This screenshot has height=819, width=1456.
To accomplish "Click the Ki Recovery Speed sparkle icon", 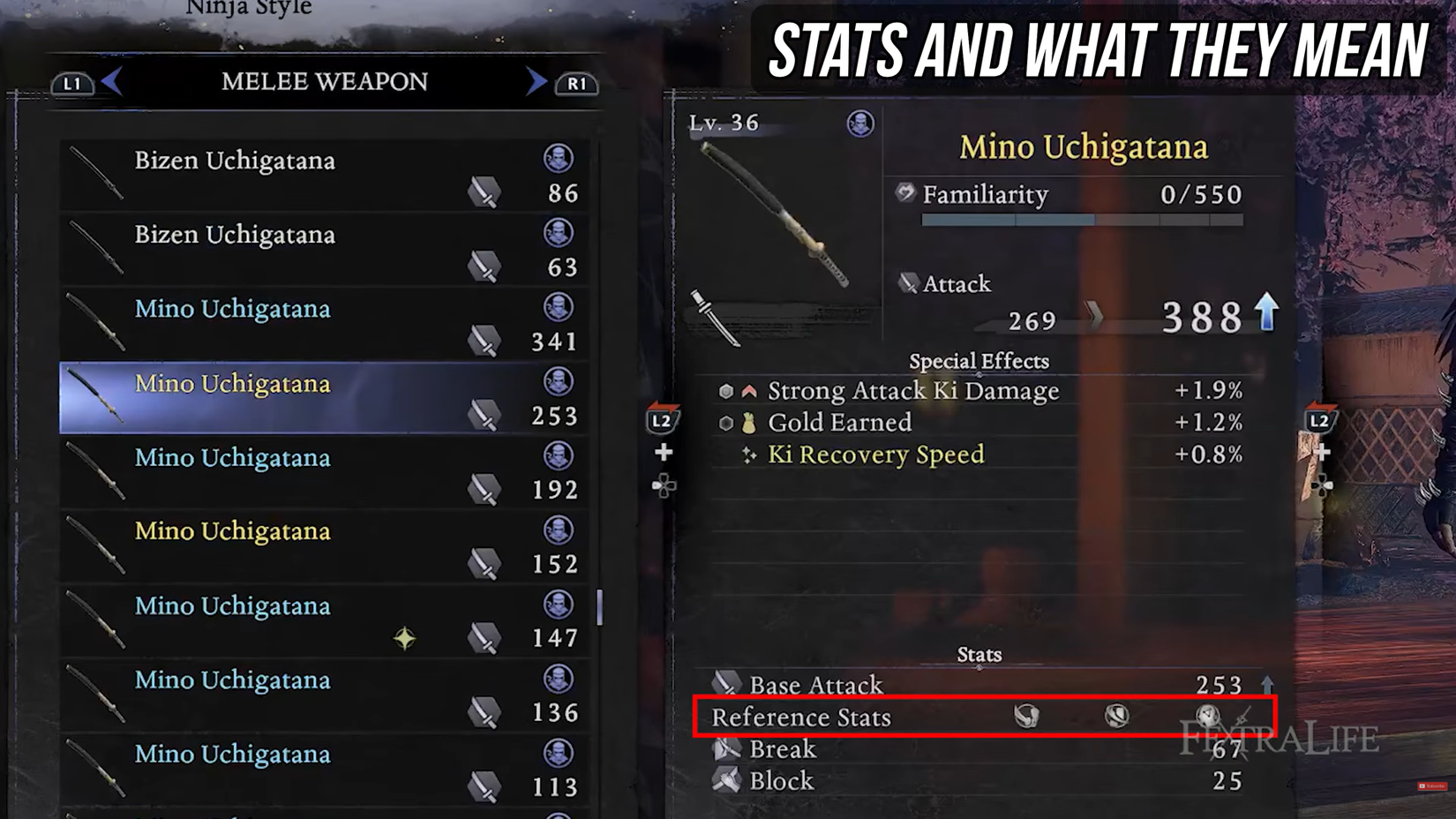I will pos(750,454).
